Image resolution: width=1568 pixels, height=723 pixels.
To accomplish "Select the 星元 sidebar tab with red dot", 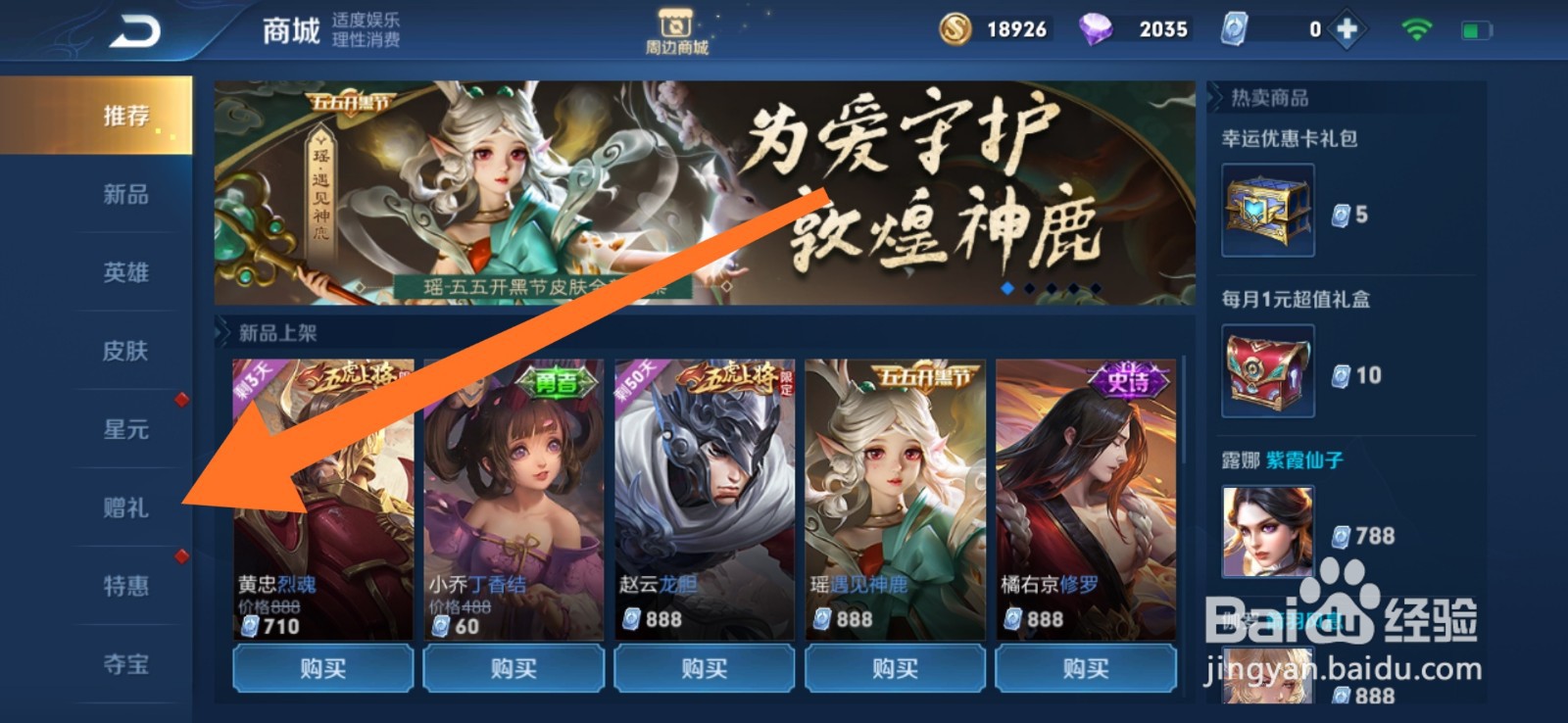I will (127, 430).
